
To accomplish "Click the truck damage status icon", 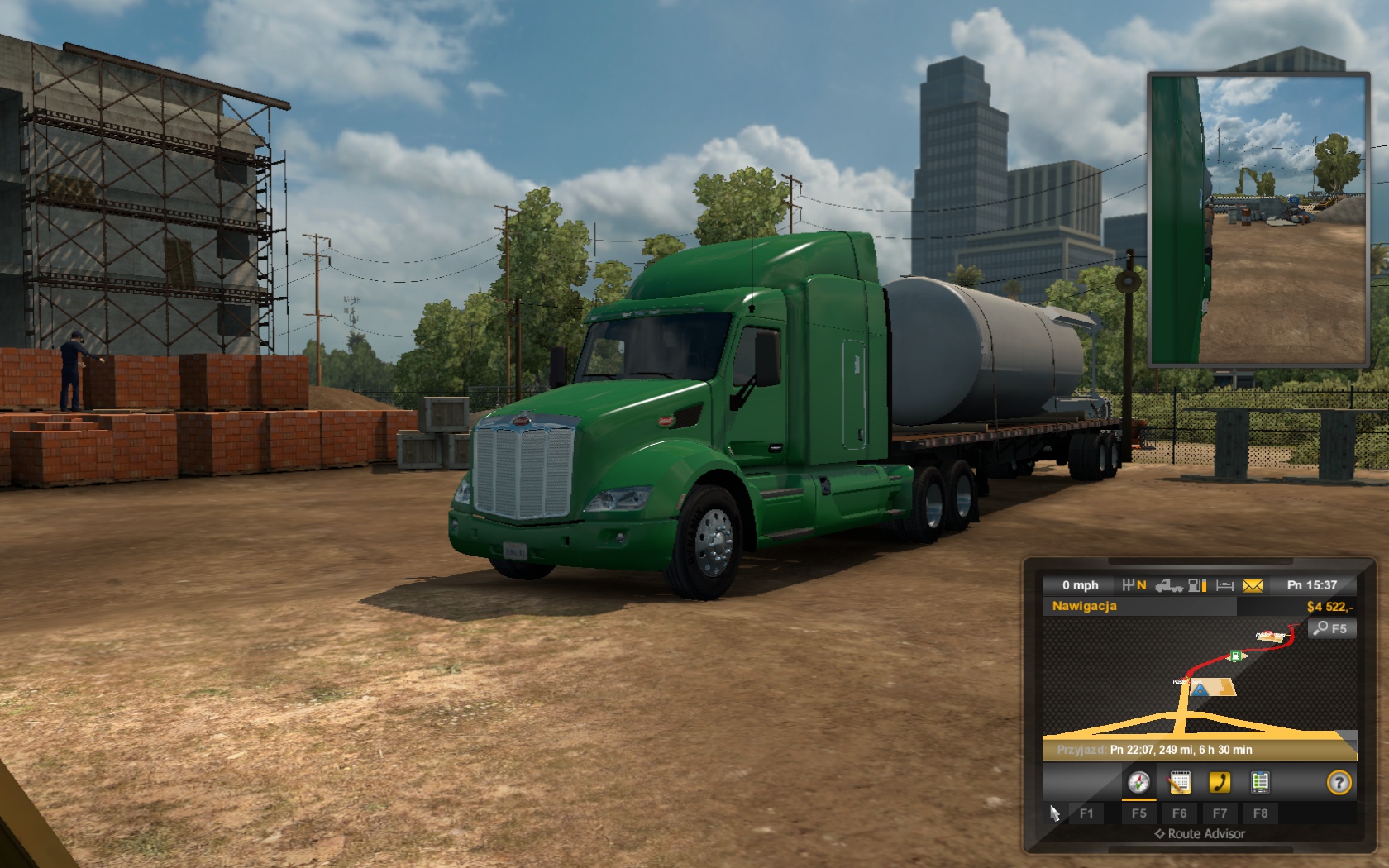I will tap(1168, 585).
